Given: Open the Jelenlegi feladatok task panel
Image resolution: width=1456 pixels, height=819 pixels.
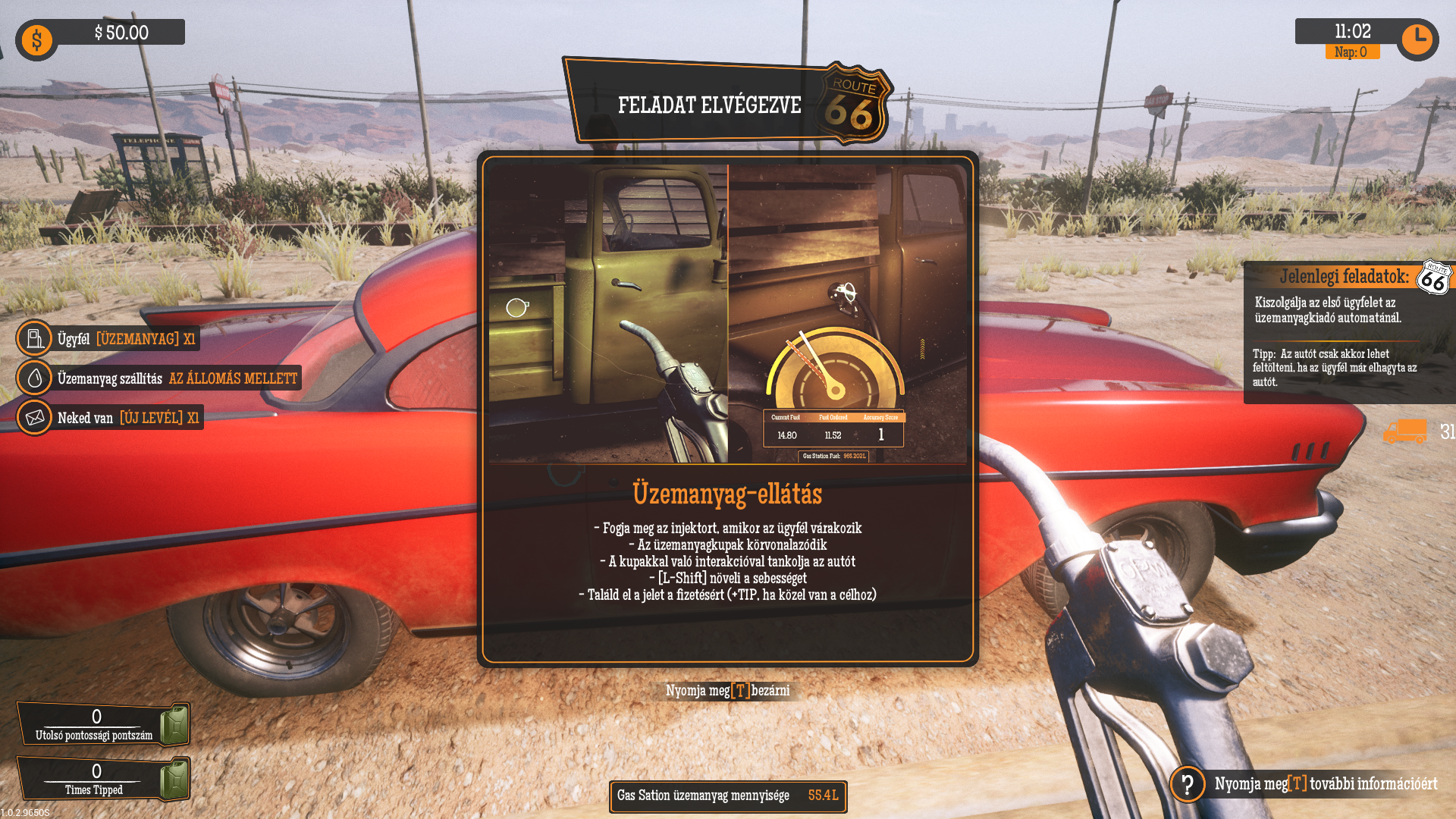Looking at the screenshot, I should [x=1344, y=277].
